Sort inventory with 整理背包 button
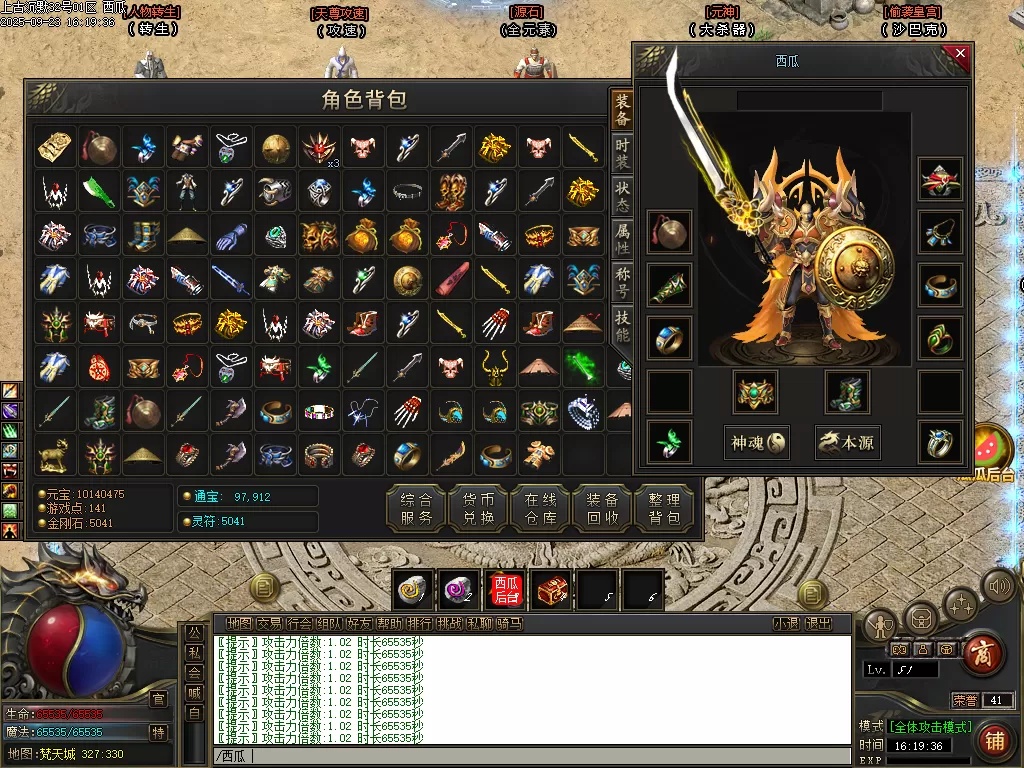The image size is (1024, 768). click(664, 509)
